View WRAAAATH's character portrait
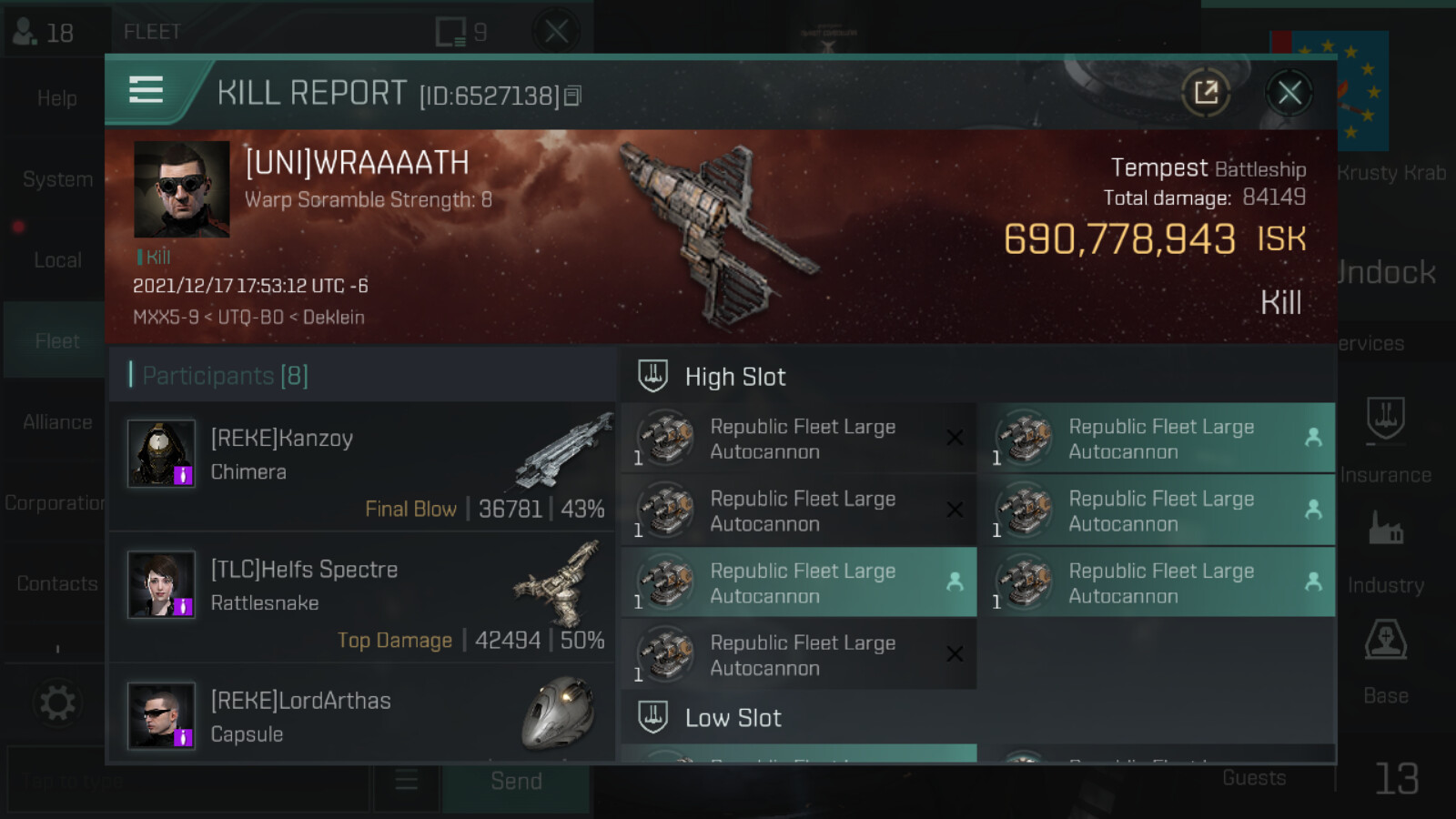The width and height of the screenshot is (1456, 819). (x=181, y=189)
